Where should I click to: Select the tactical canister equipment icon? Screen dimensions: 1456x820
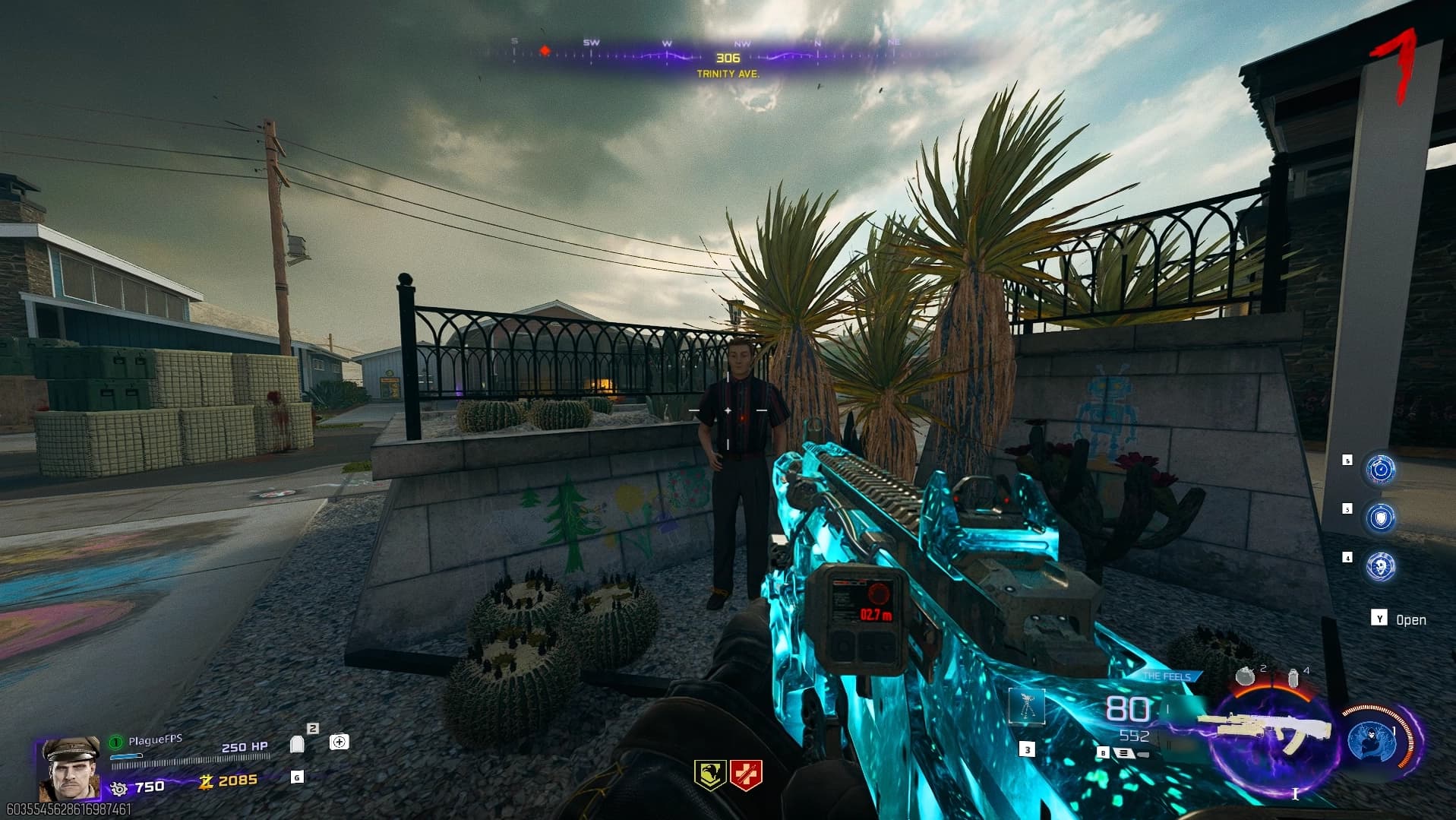pyautogui.click(x=1293, y=678)
